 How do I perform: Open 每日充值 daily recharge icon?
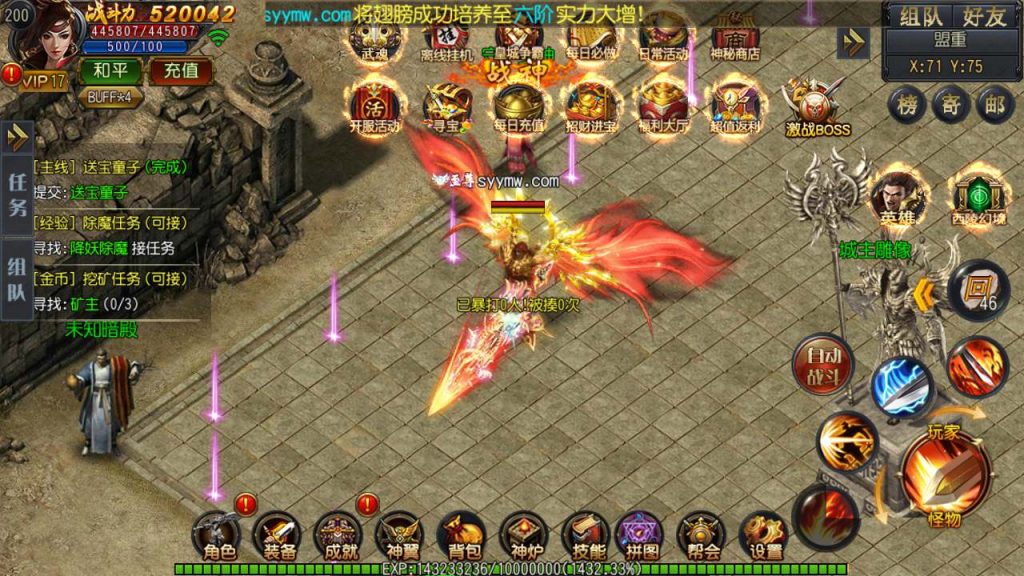[519, 106]
